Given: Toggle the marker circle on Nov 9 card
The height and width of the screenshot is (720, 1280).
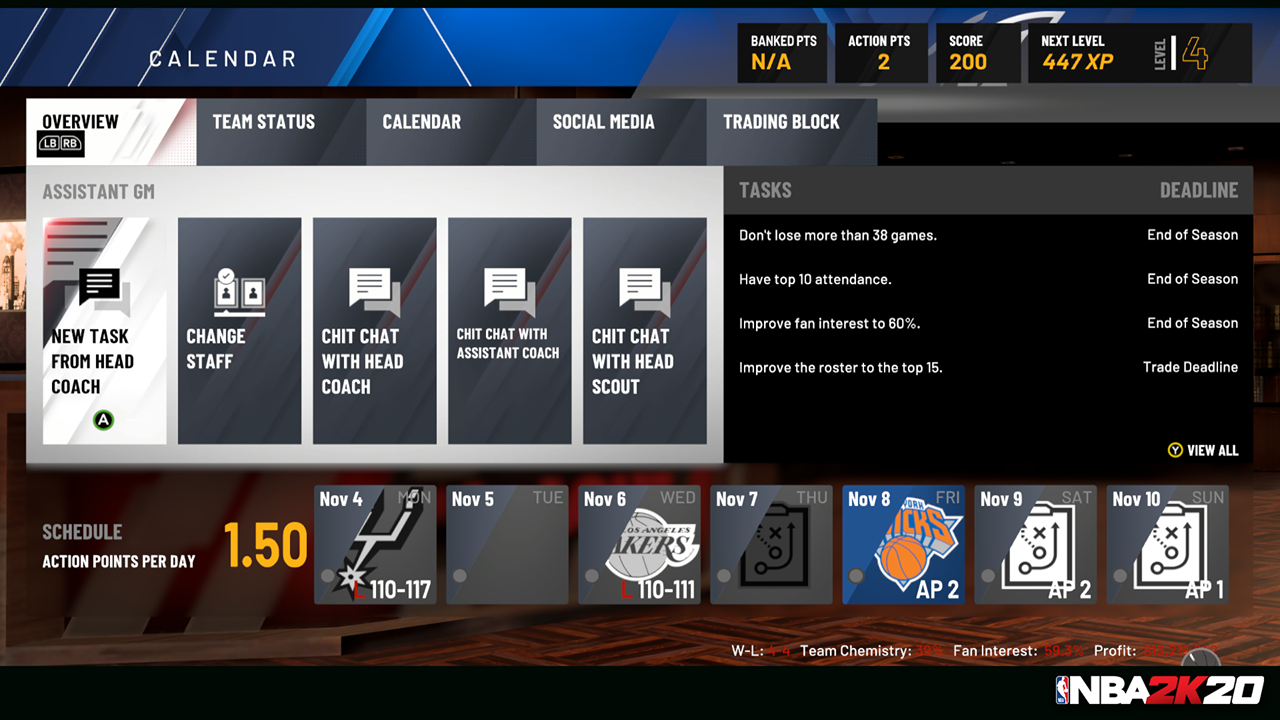Looking at the screenshot, I should tap(986, 576).
